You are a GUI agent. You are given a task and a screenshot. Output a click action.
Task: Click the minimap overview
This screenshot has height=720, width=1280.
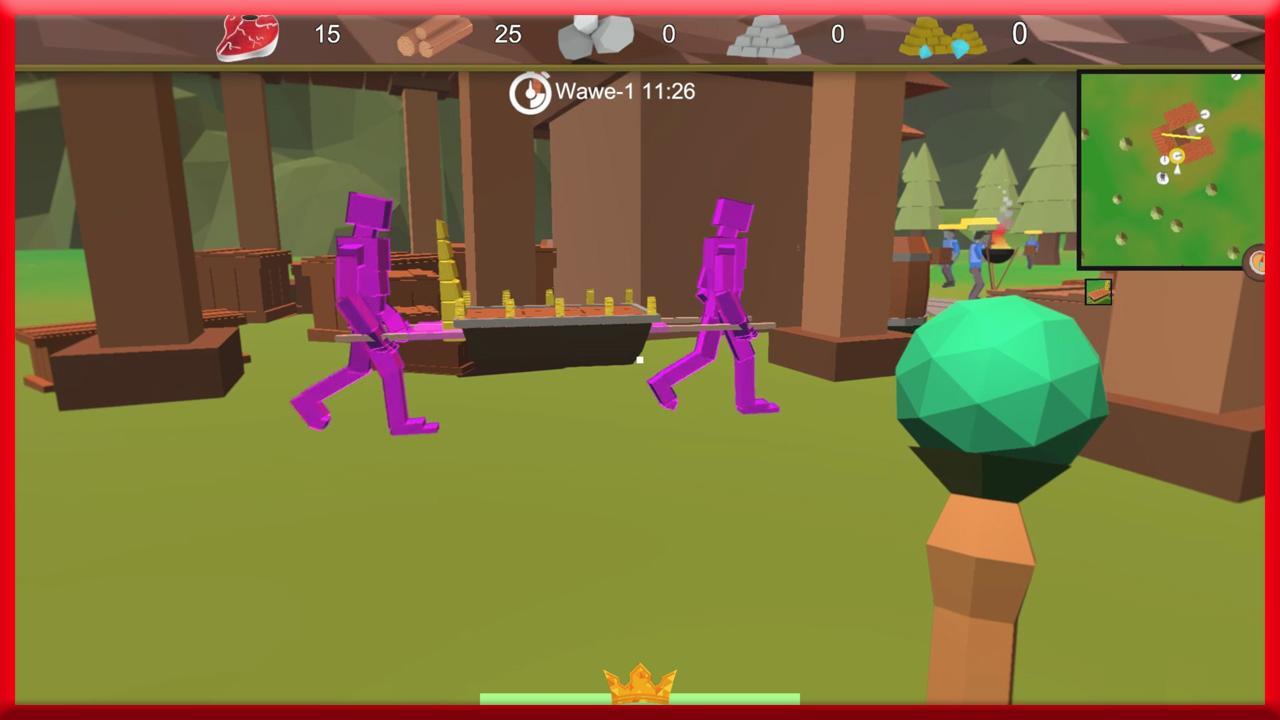[1170, 168]
